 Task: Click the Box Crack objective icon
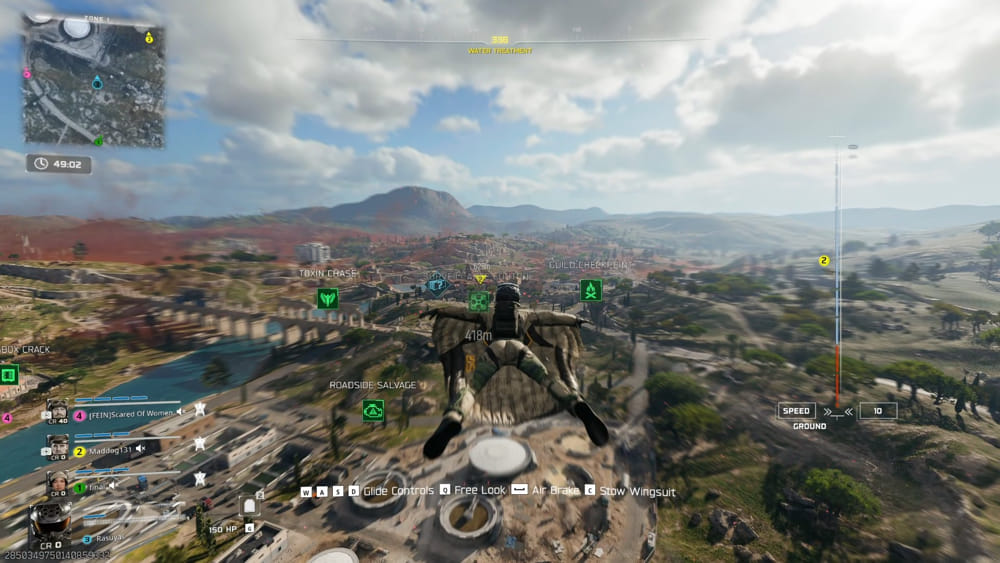9,375
